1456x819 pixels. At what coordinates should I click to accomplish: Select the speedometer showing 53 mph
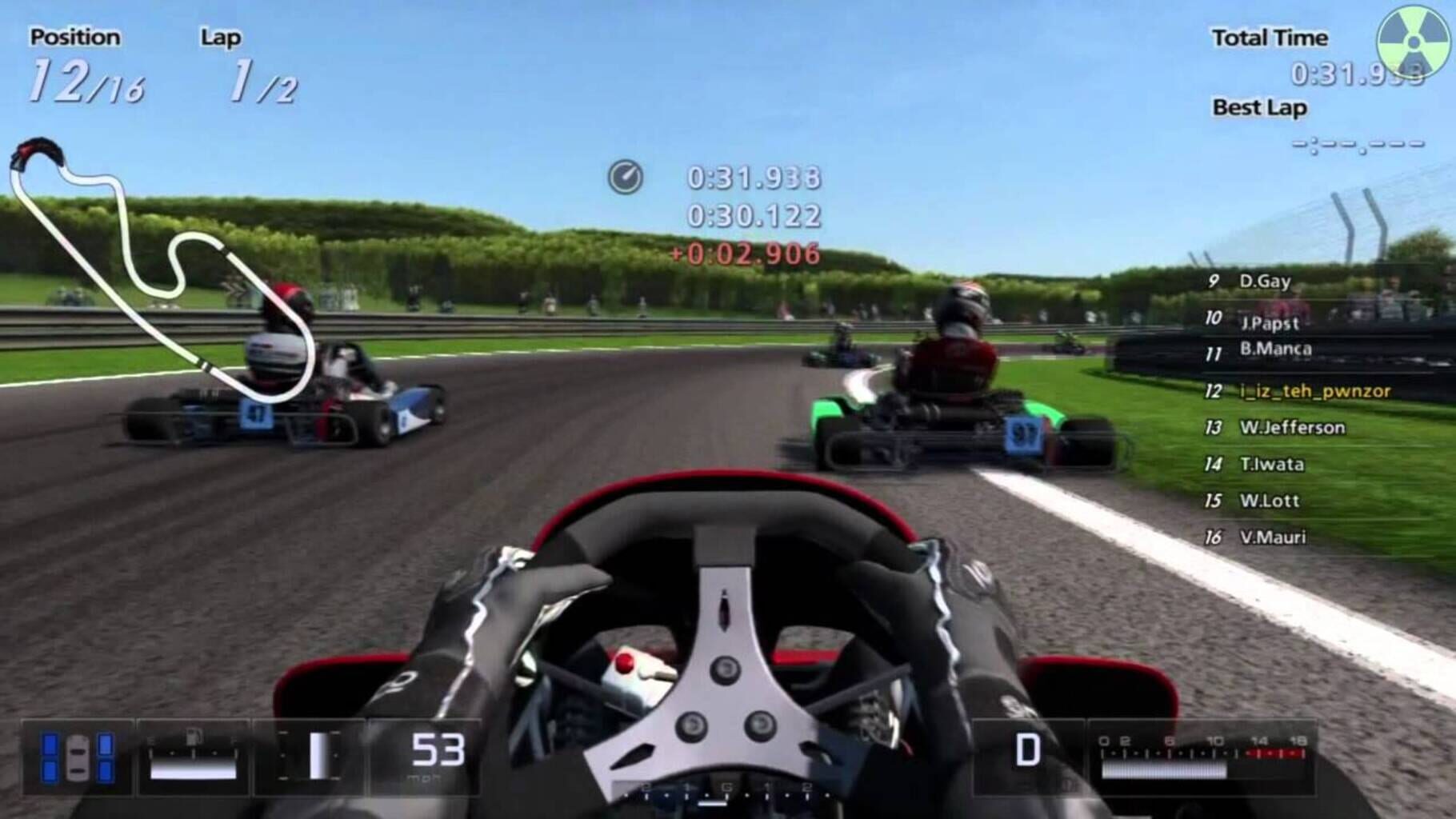[x=436, y=752]
